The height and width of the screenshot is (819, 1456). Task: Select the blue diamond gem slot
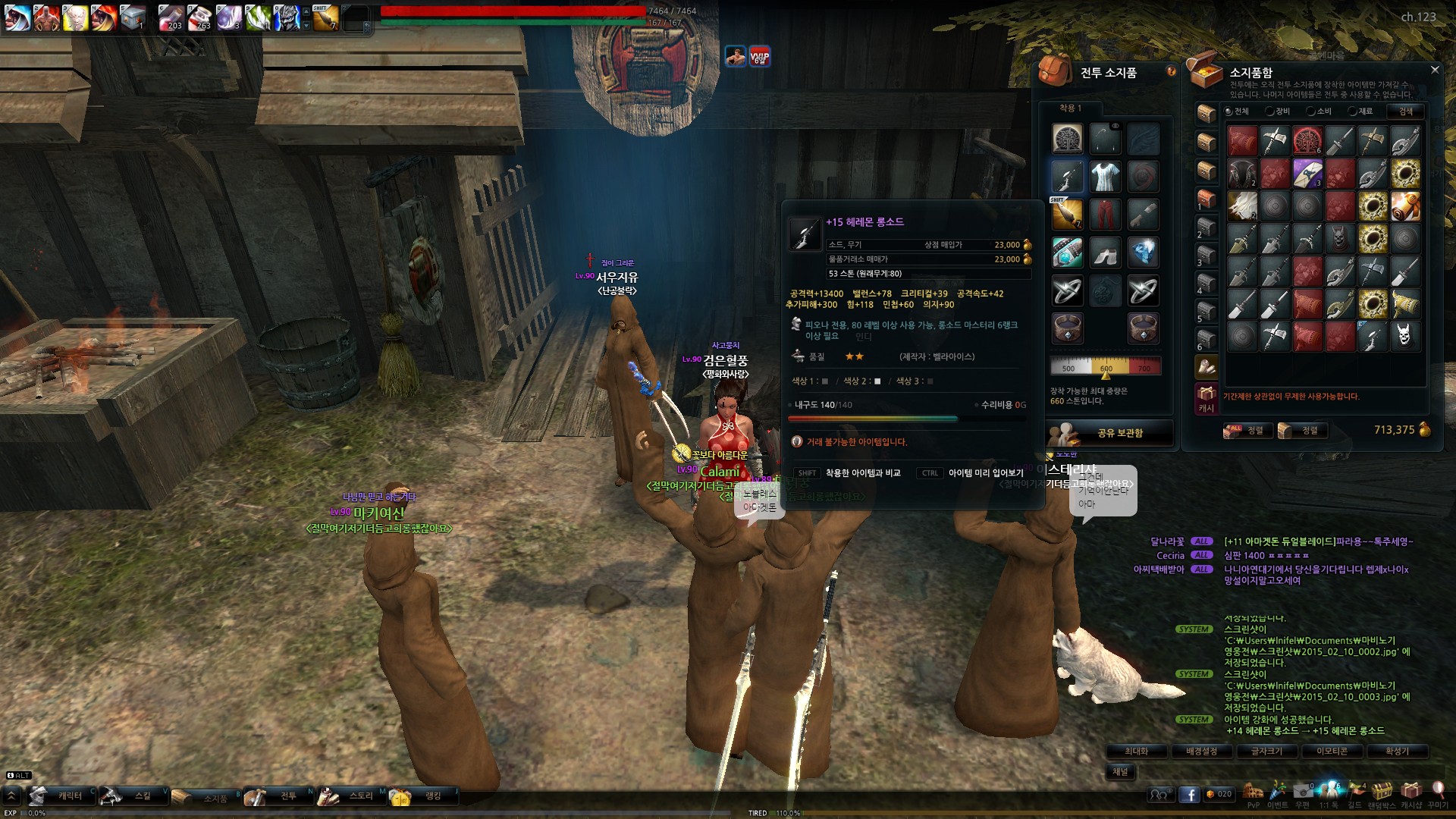pos(1143,253)
